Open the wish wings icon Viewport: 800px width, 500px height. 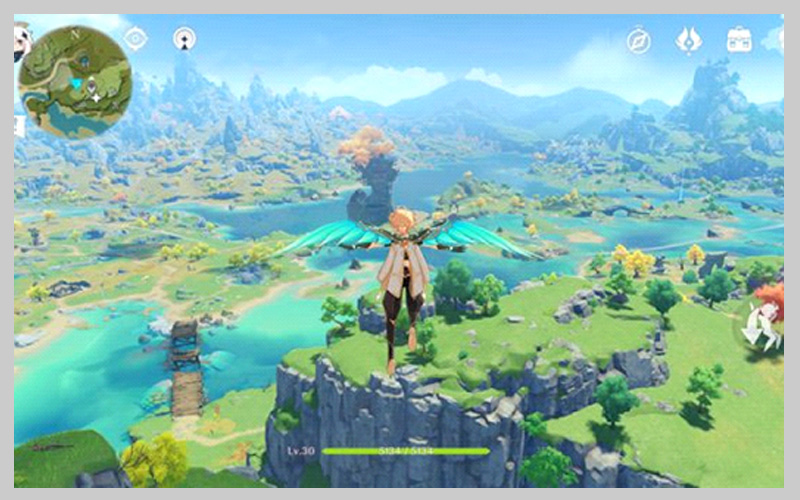point(688,39)
